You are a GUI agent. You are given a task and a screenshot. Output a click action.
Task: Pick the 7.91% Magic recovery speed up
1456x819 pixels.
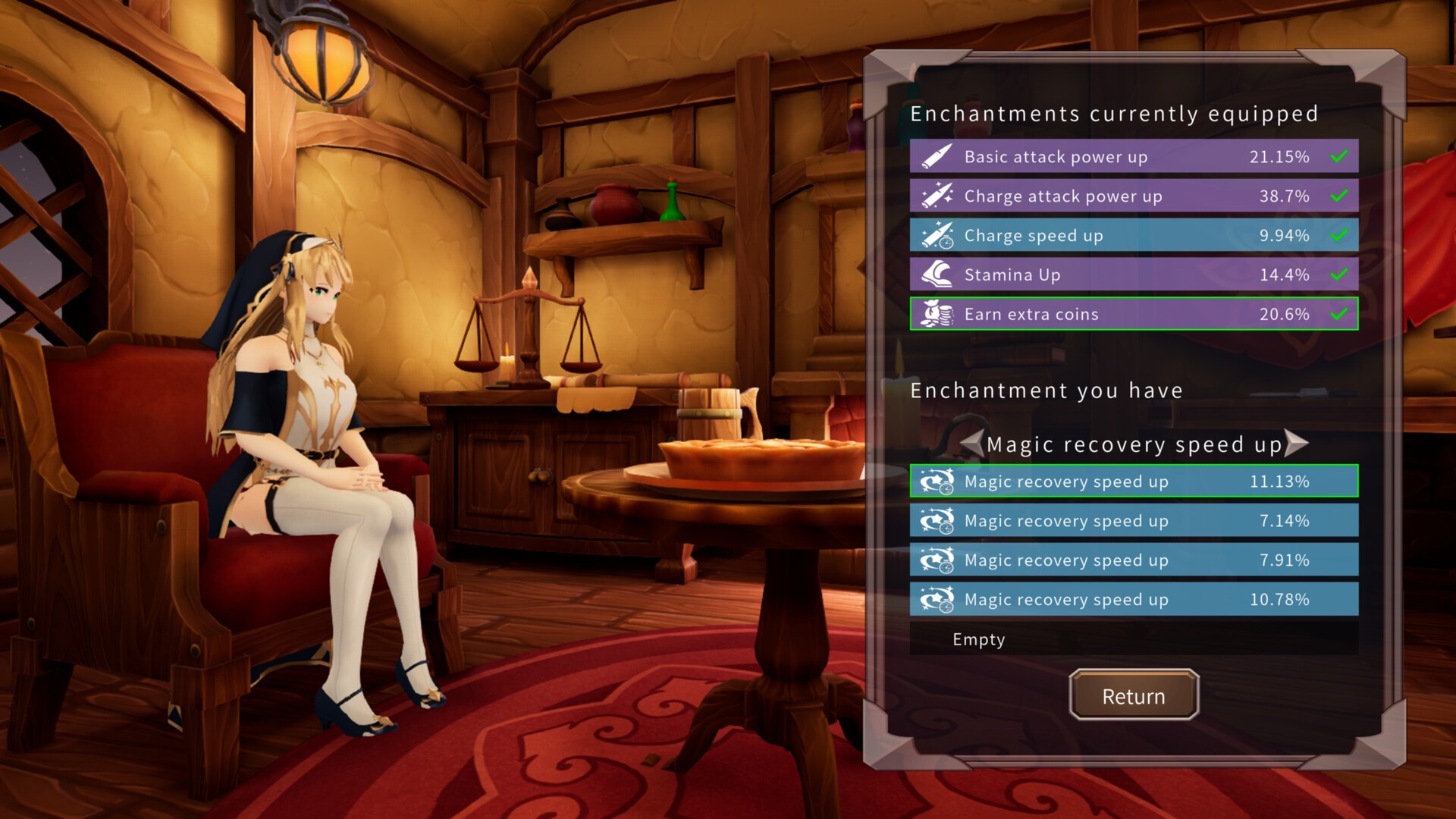1133,560
